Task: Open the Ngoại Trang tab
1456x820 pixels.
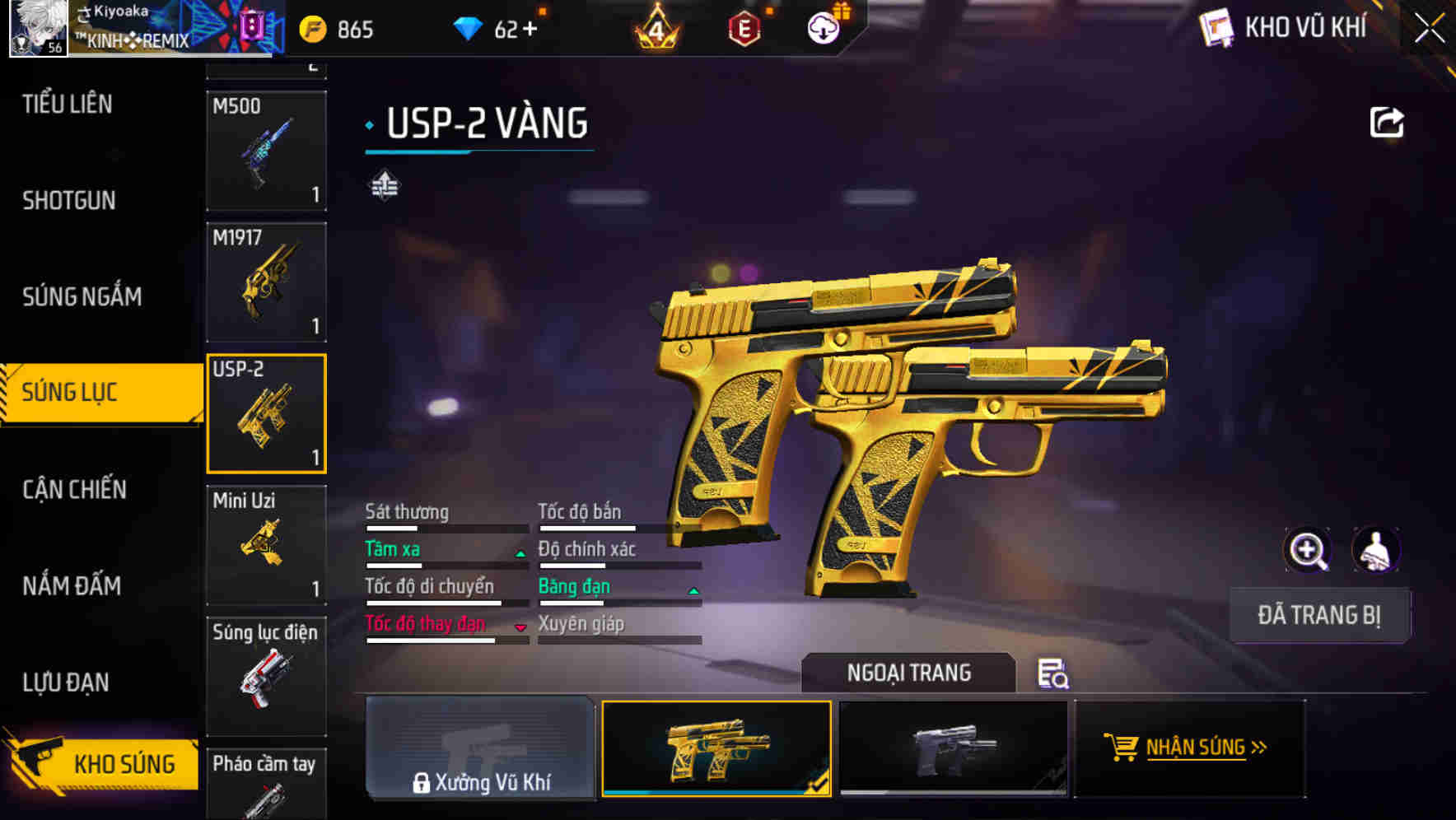Action: (x=909, y=673)
